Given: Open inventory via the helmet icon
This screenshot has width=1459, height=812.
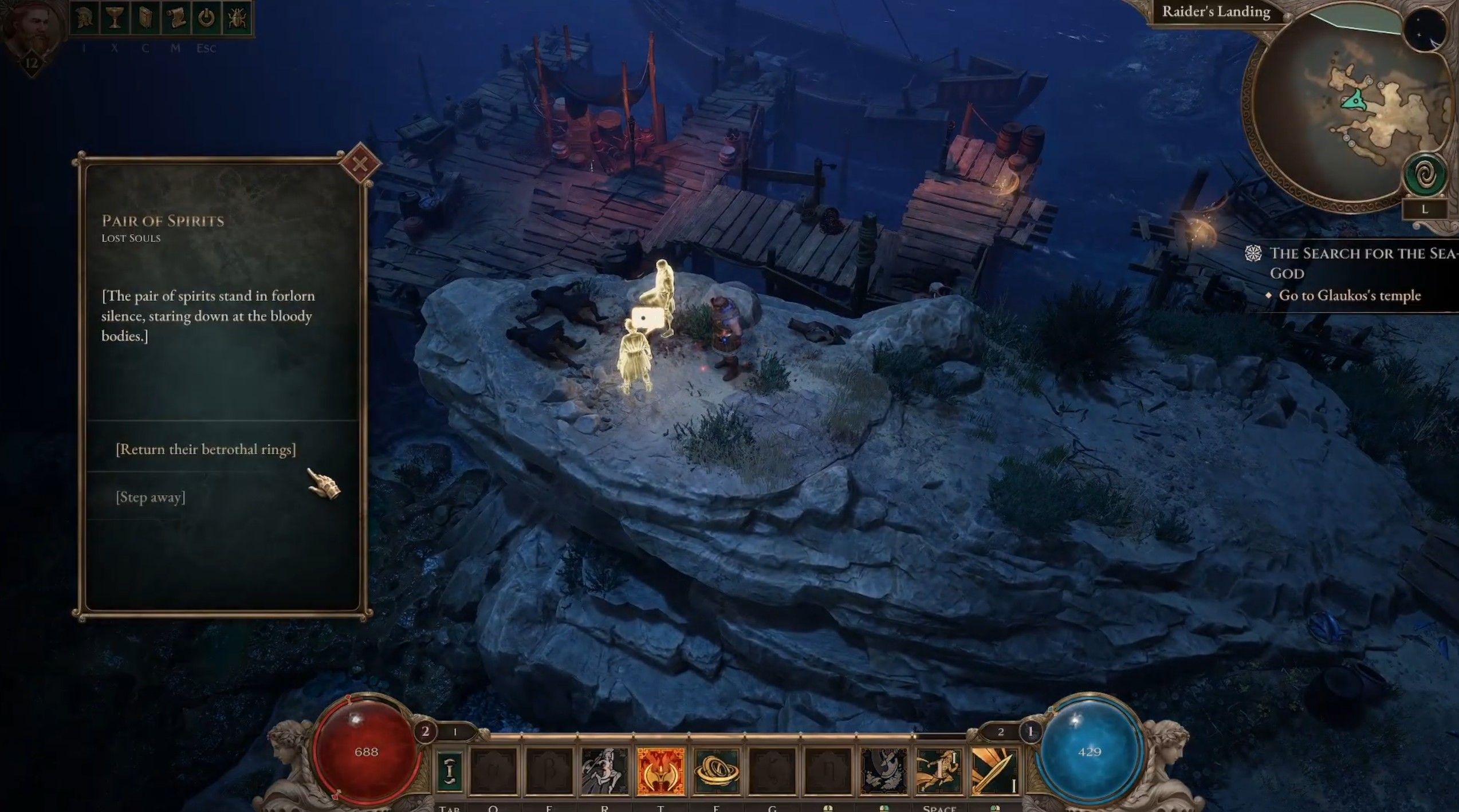Looking at the screenshot, I should (84, 19).
